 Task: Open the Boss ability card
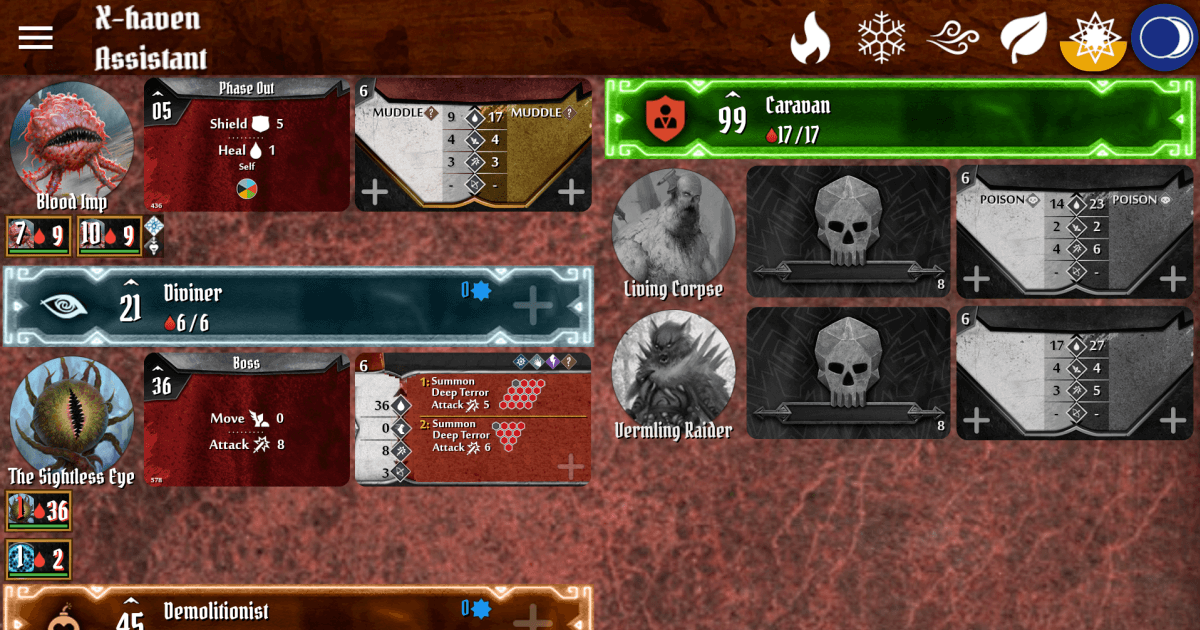[x=247, y=419]
